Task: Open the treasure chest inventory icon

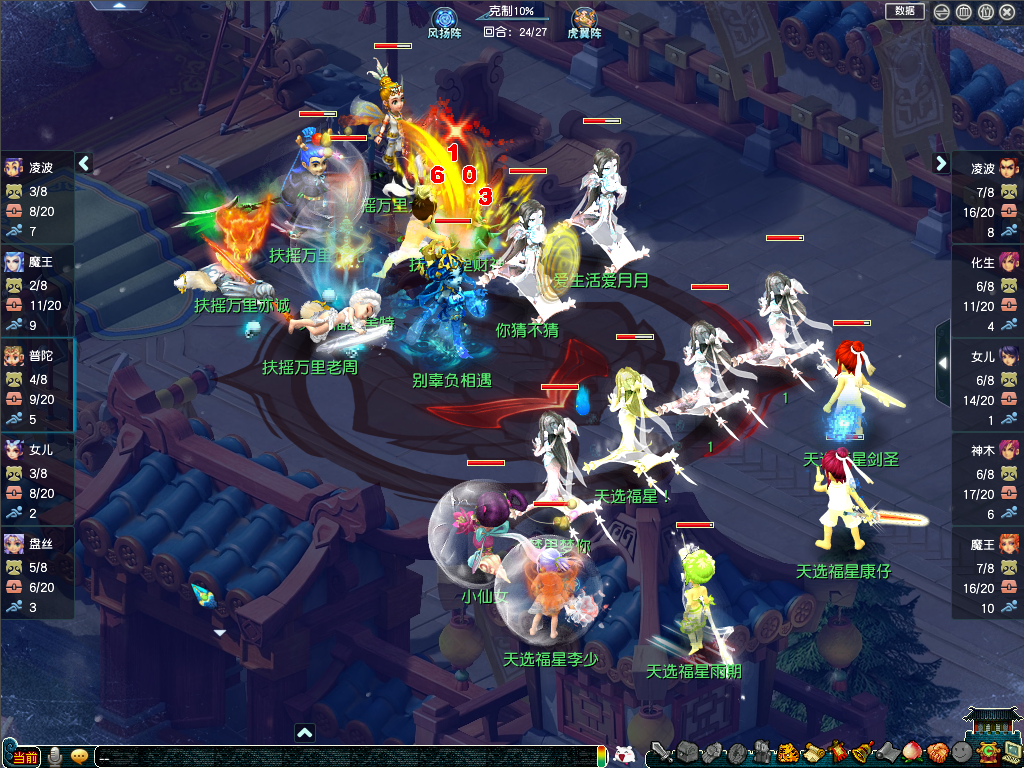Action: (x=687, y=752)
